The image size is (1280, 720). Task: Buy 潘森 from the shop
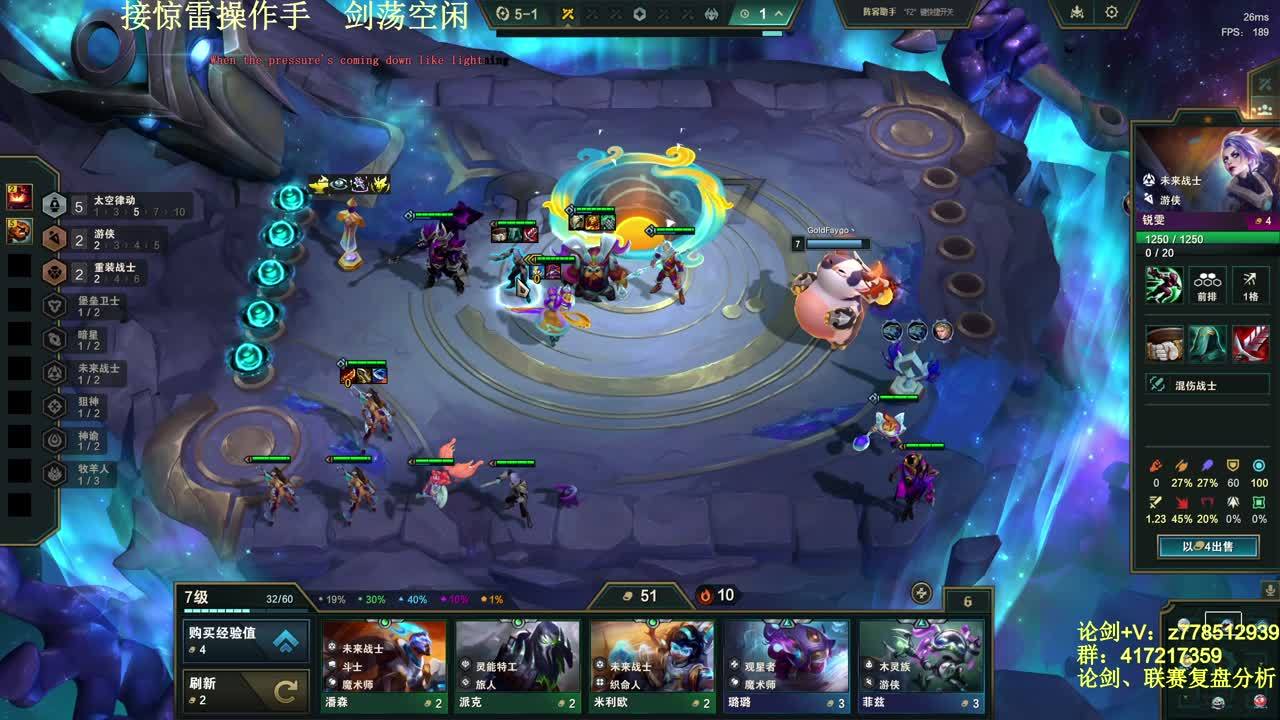[x=384, y=665]
